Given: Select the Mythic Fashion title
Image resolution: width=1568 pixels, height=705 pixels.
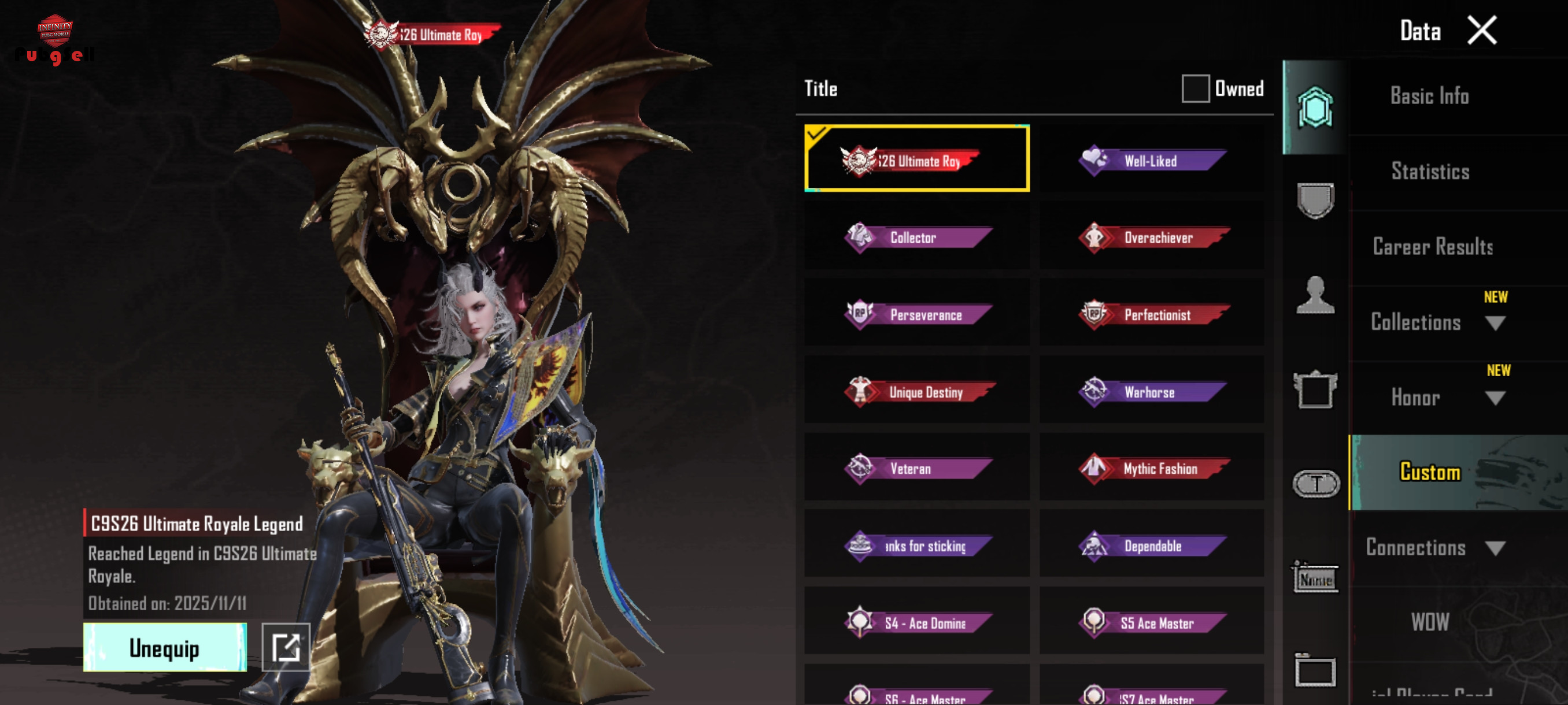Looking at the screenshot, I should [x=1151, y=469].
